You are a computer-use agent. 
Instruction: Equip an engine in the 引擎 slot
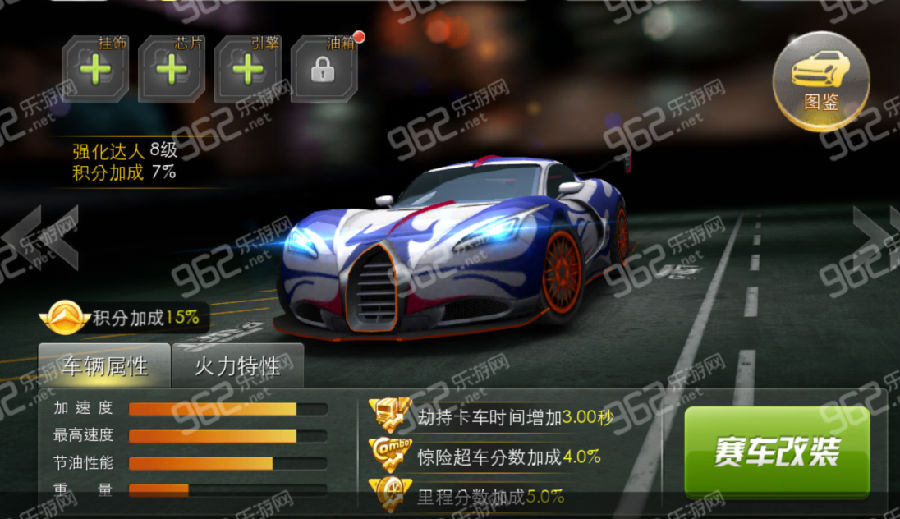point(247,69)
